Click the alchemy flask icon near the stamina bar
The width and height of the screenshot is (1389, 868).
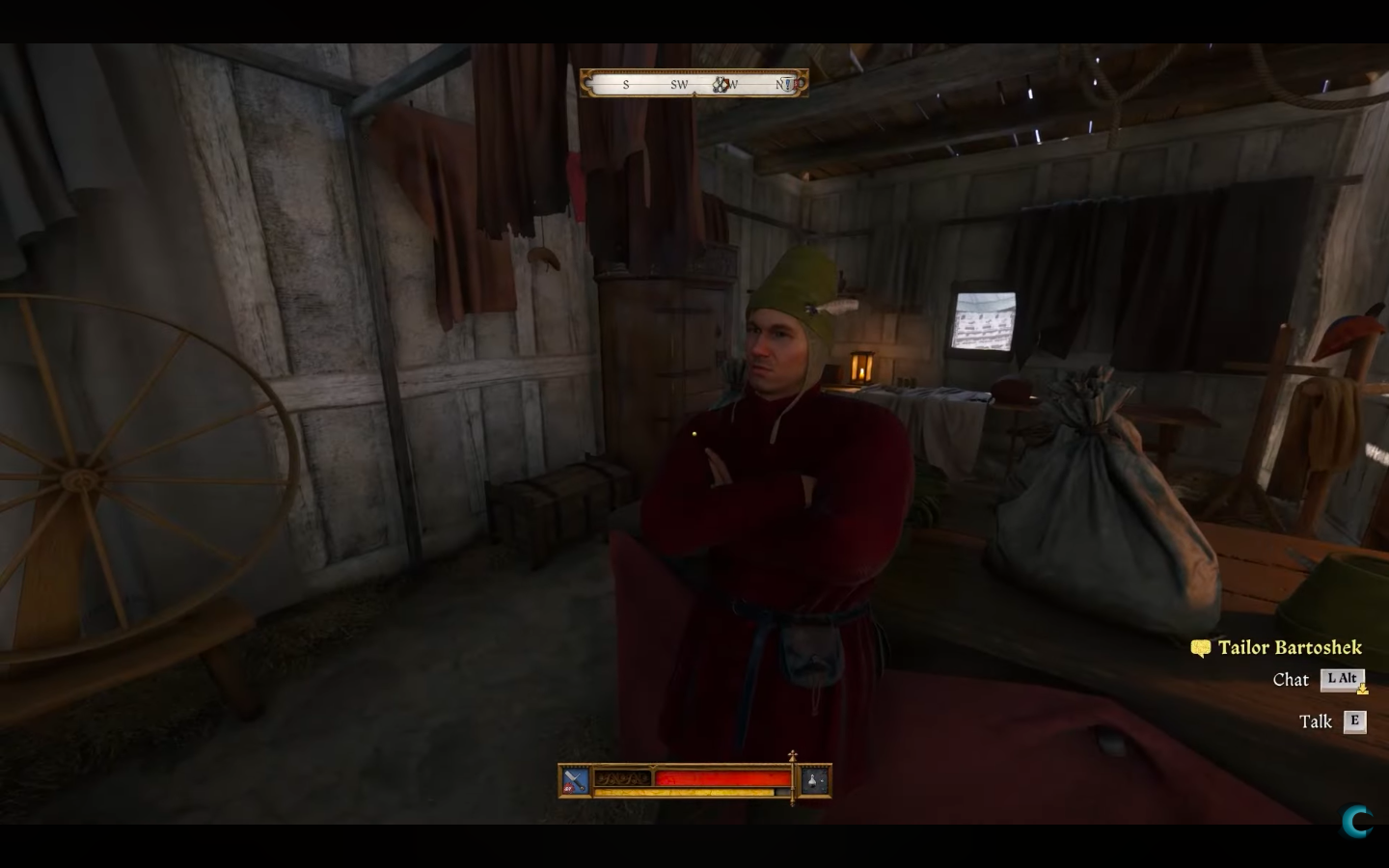[x=813, y=782]
